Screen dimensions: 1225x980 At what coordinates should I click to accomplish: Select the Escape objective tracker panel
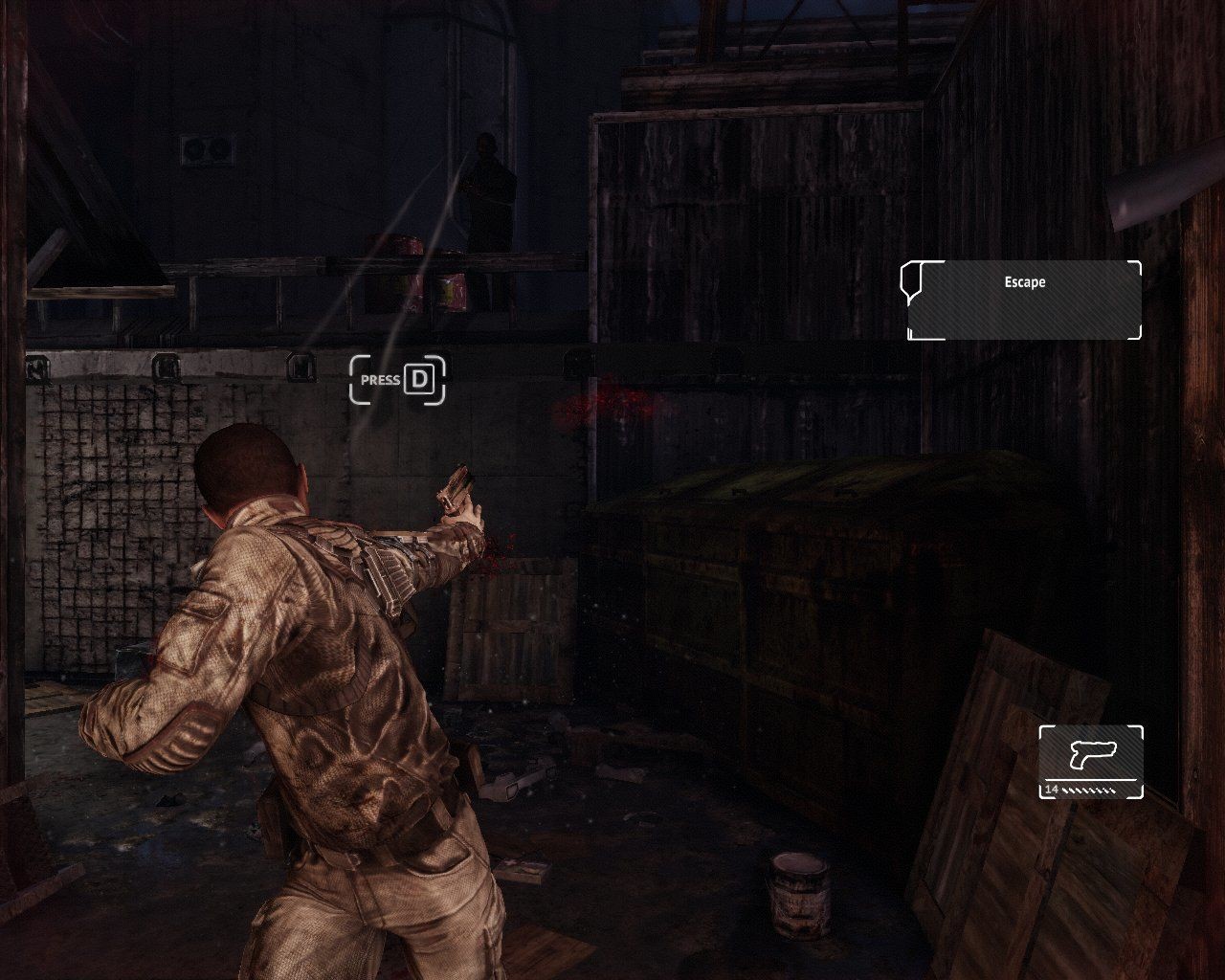pos(1024,300)
